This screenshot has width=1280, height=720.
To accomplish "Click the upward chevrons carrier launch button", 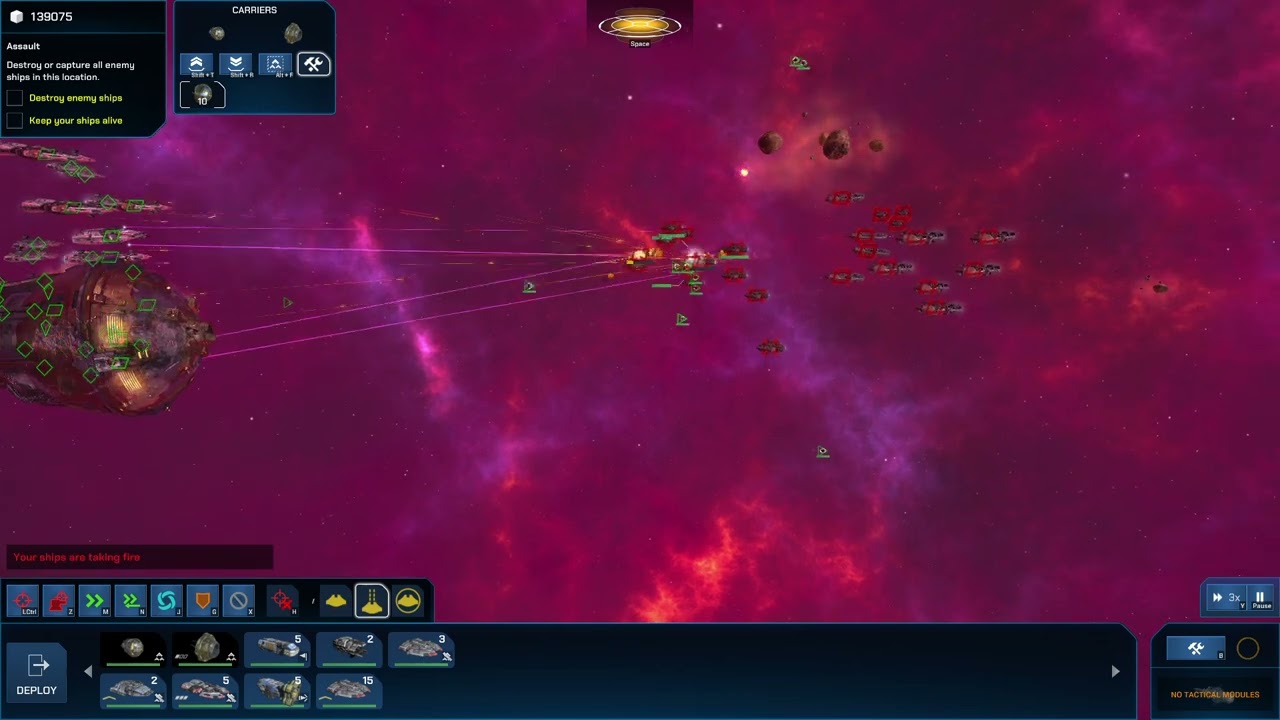I will (196, 65).
